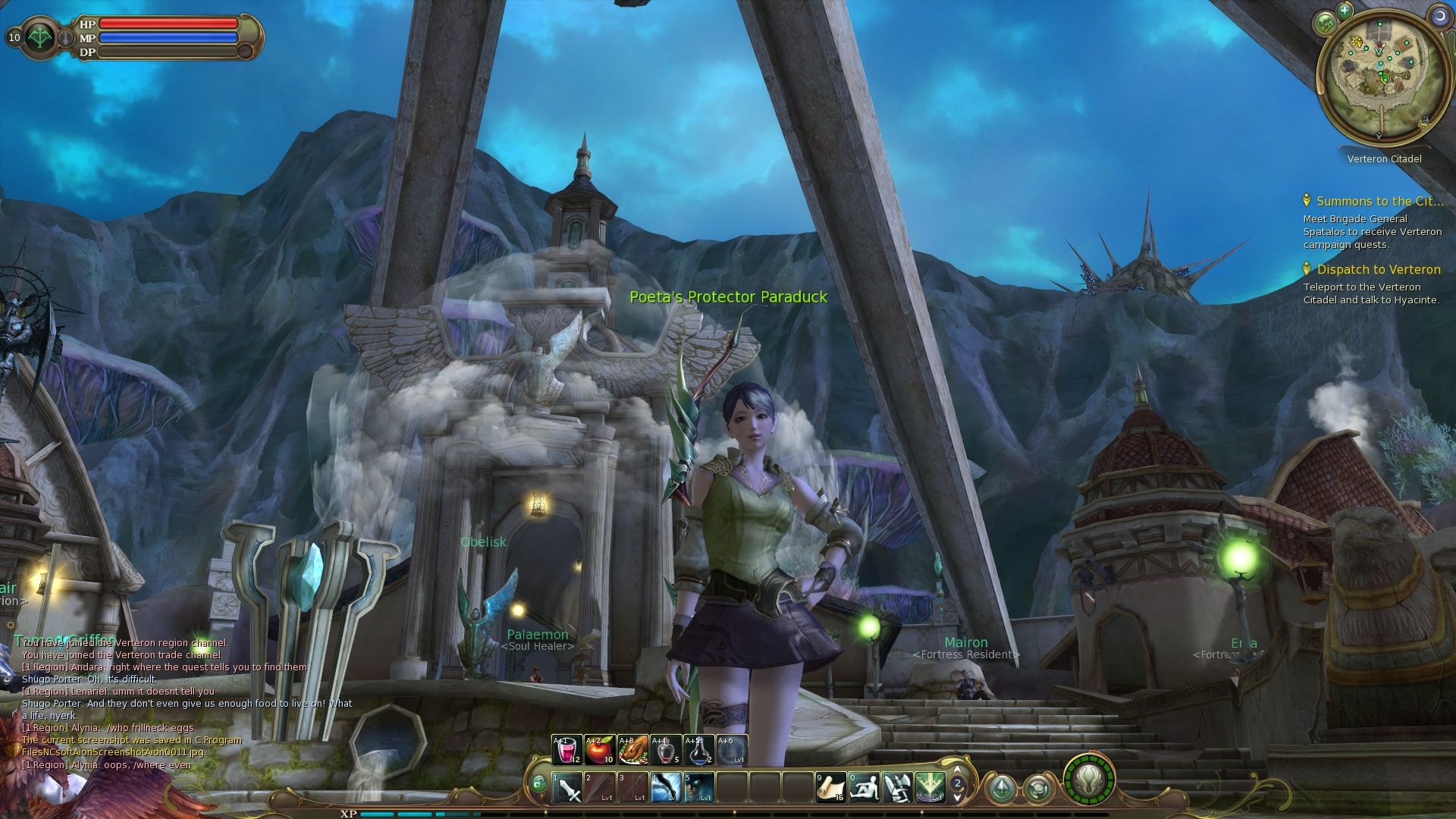Activate the sword attack skill in slot 1
The height and width of the screenshot is (819, 1456).
tap(566, 788)
